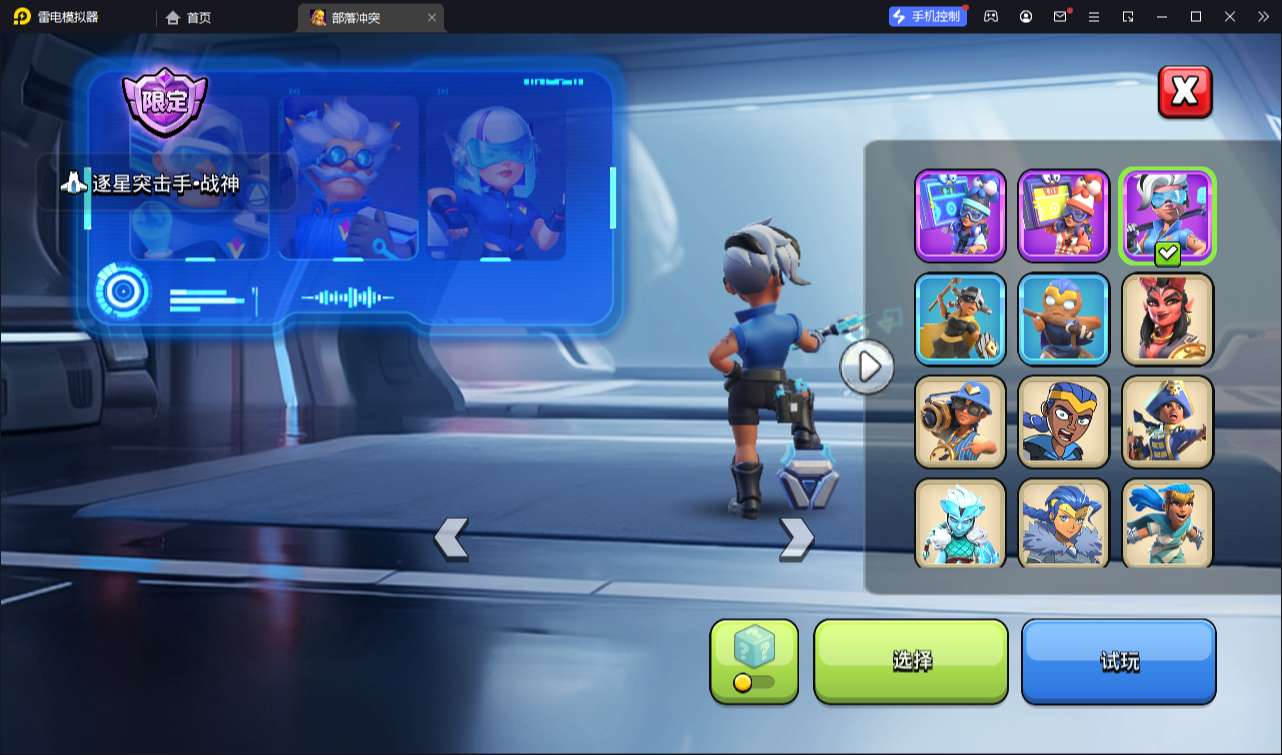Play the skin preview animation
The image size is (1282, 755).
coord(867,367)
